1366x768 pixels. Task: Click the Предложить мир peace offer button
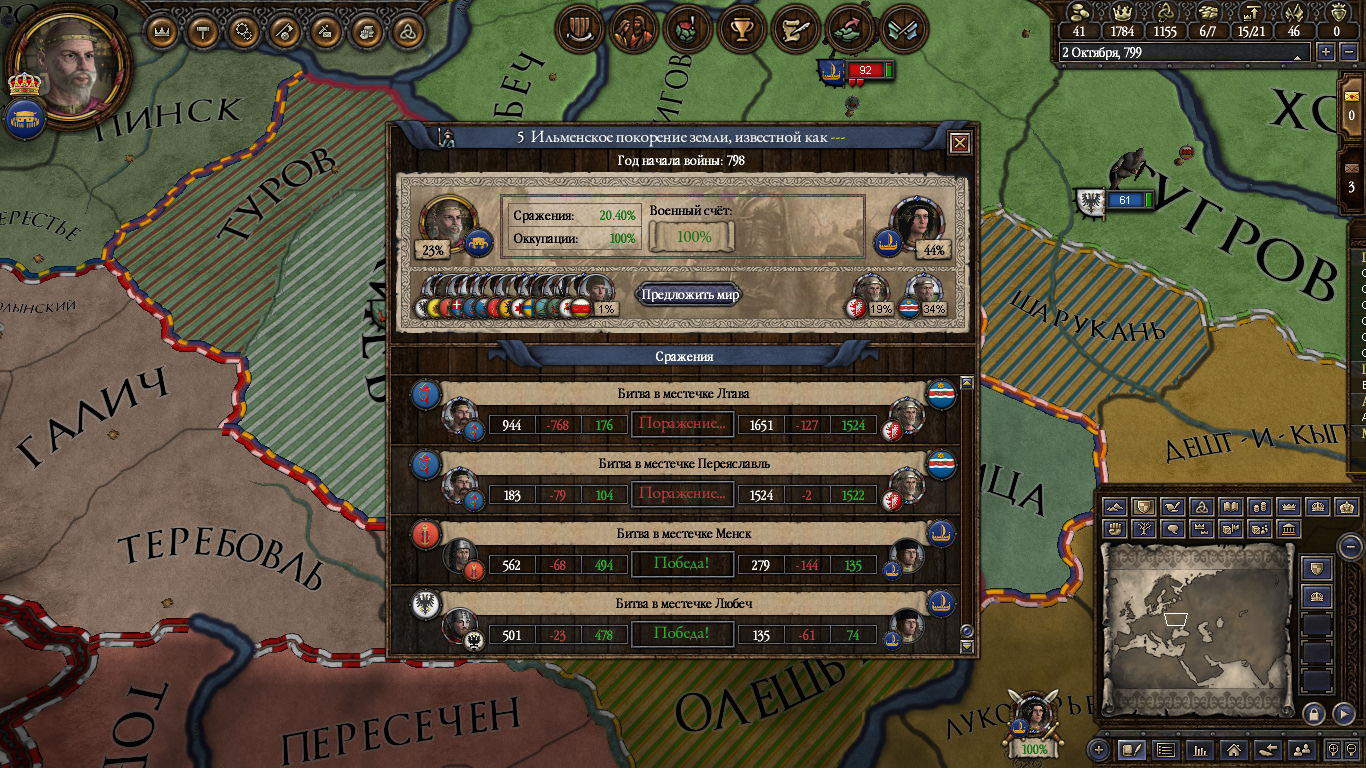click(690, 295)
